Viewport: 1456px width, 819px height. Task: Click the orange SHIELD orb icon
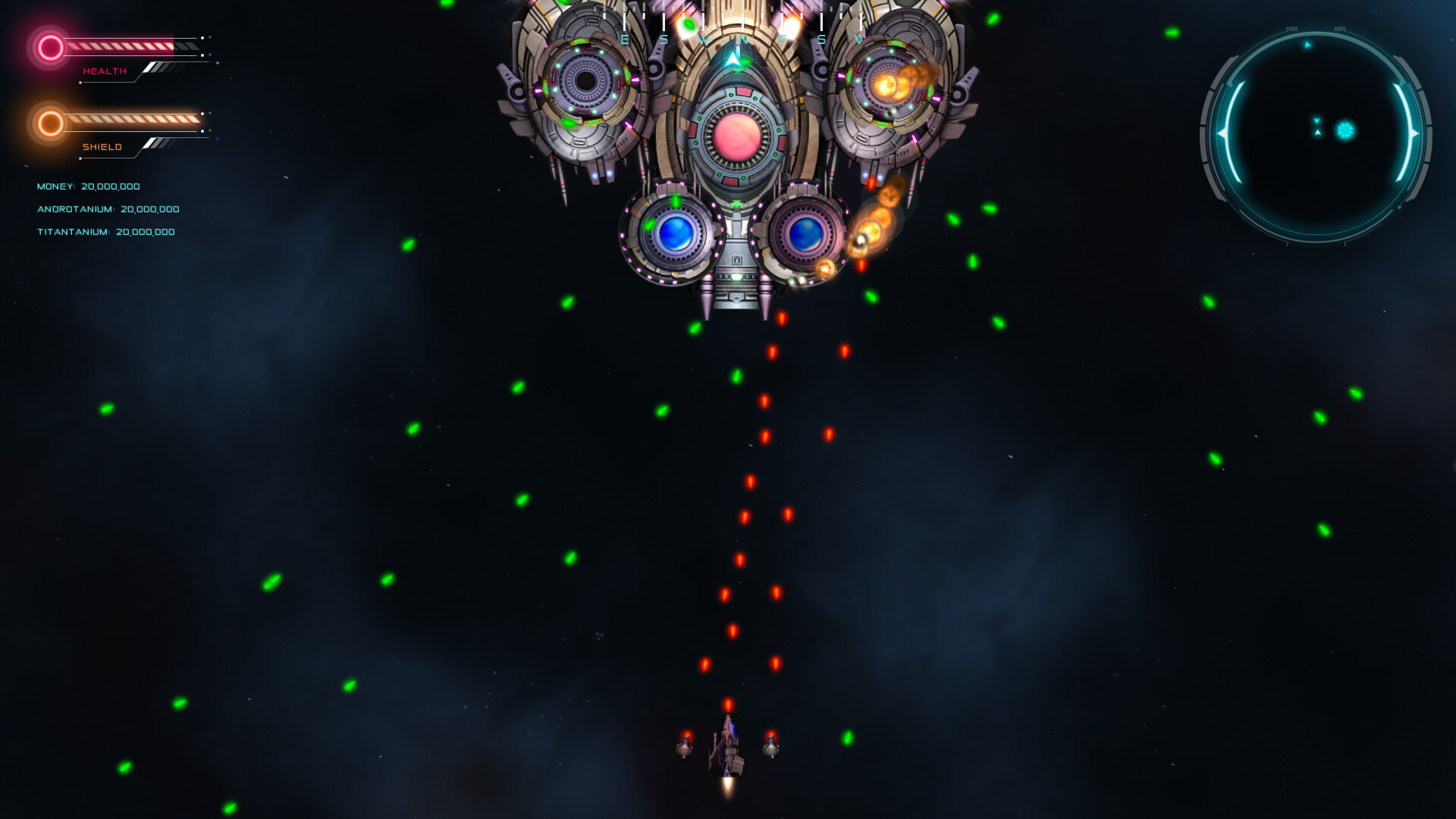[49, 123]
